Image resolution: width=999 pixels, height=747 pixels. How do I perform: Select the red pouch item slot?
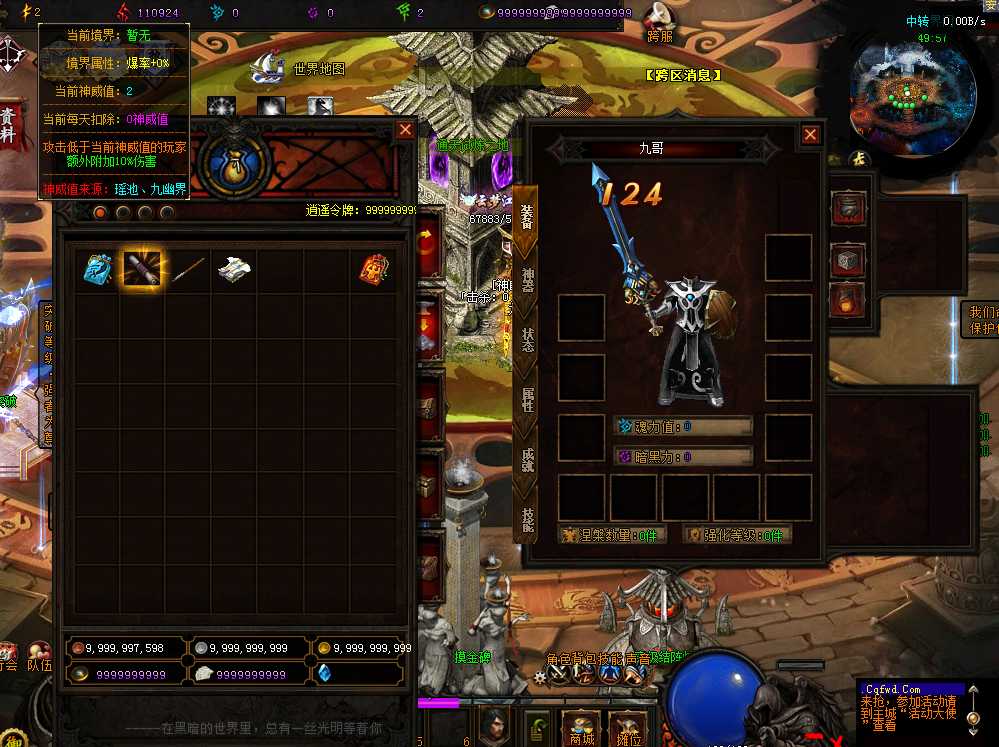coord(374,269)
